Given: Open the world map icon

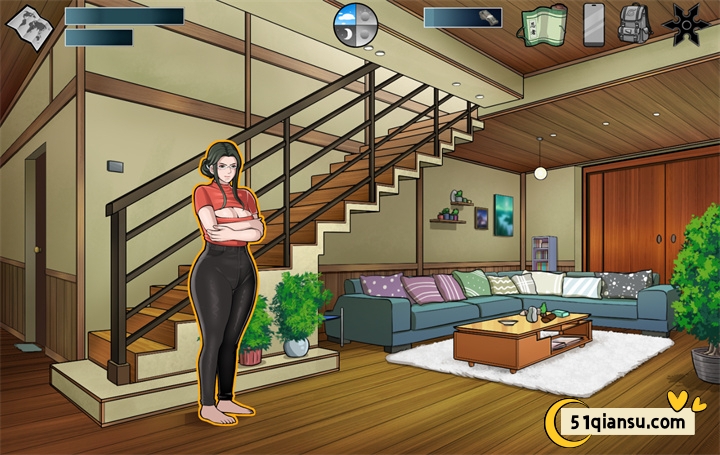Looking at the screenshot, I should click(28, 24).
